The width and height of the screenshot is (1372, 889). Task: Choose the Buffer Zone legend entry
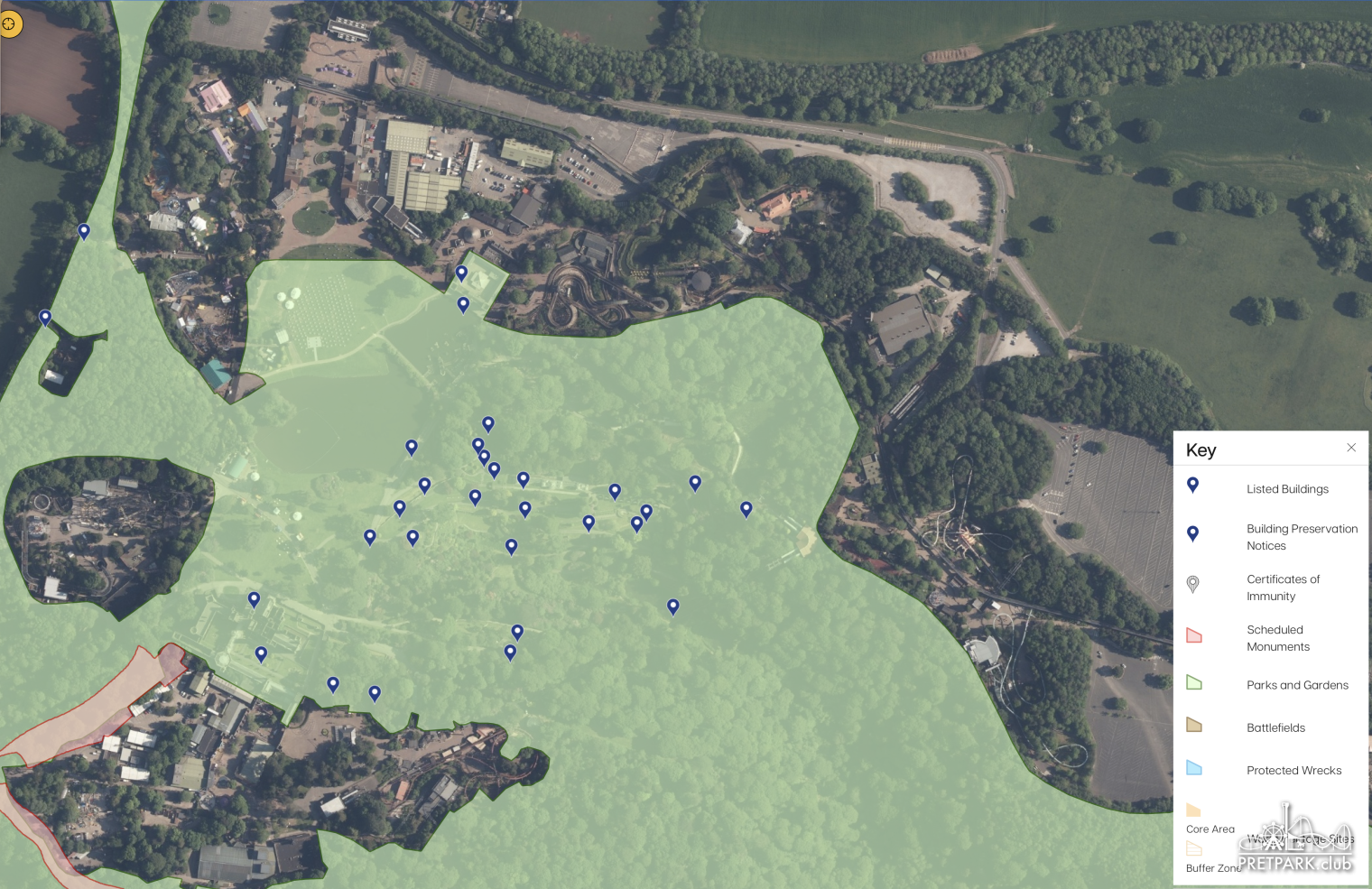pos(1212,867)
